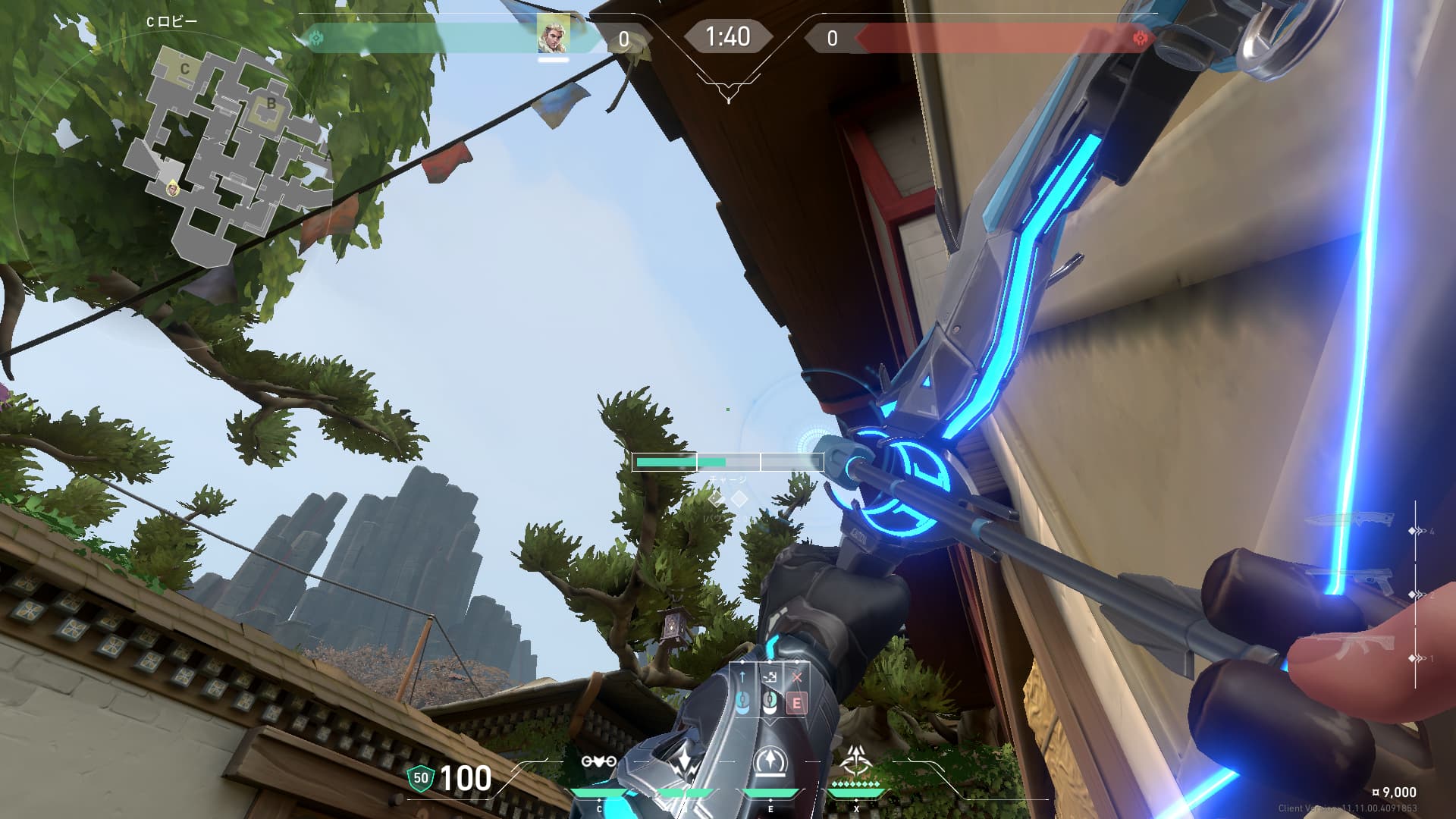Click the bounce toggle icon above the abilities
The image size is (1456, 819).
pyautogui.click(x=770, y=677)
